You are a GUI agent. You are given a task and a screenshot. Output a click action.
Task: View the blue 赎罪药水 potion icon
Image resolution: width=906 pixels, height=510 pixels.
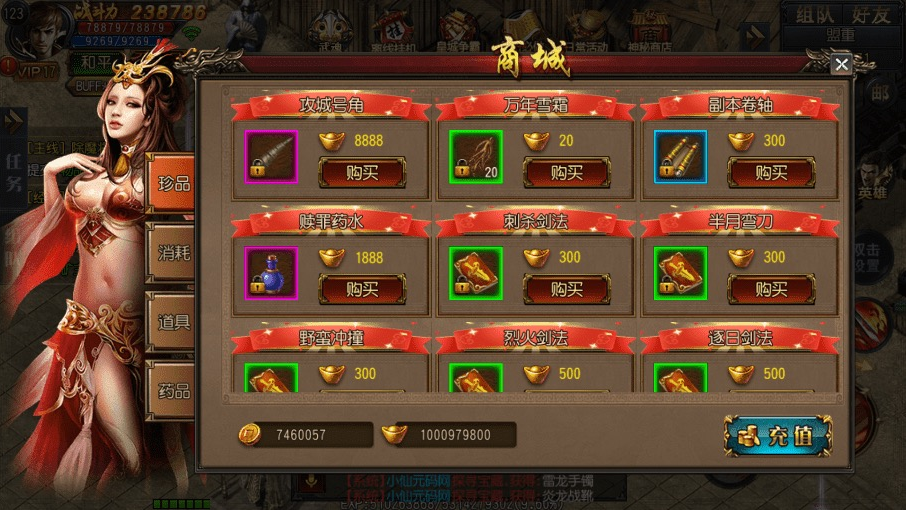(271, 274)
